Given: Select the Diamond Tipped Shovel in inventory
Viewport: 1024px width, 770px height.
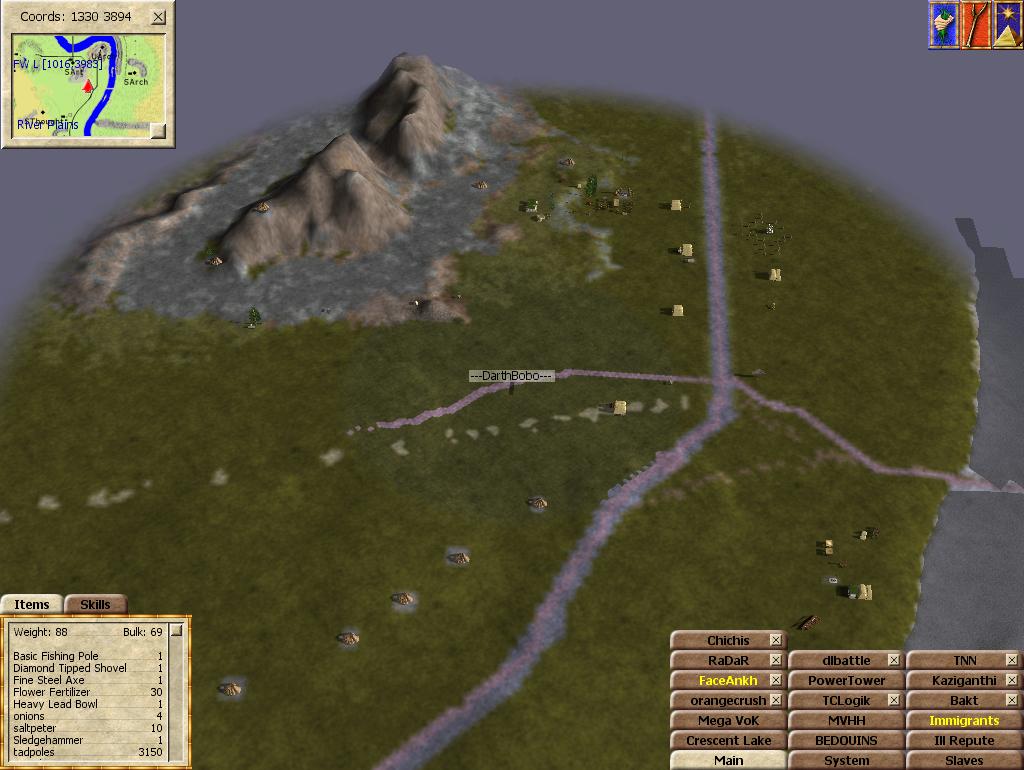Looking at the screenshot, I should 70,668.
